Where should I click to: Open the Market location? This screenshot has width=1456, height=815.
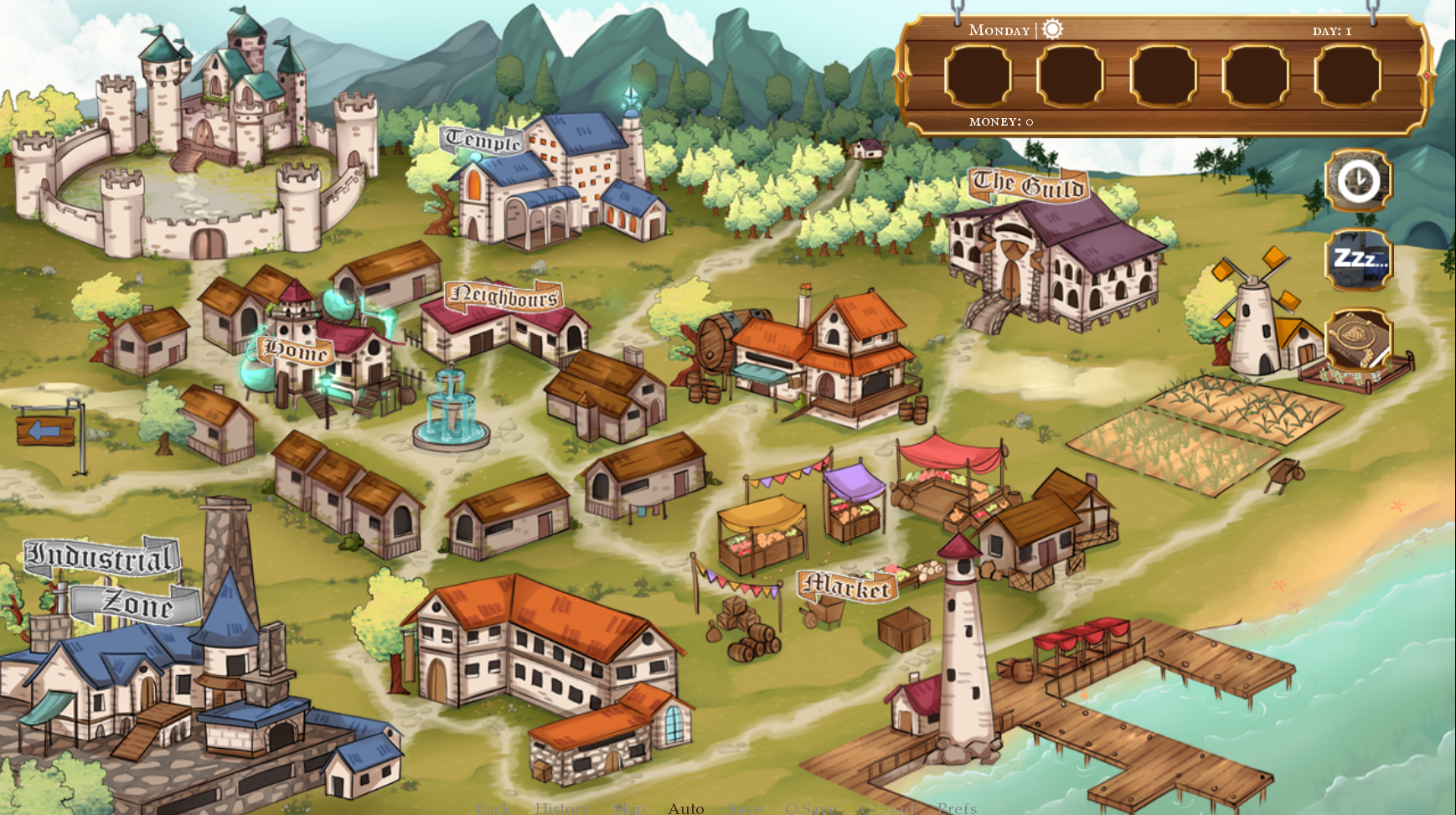pos(846,587)
